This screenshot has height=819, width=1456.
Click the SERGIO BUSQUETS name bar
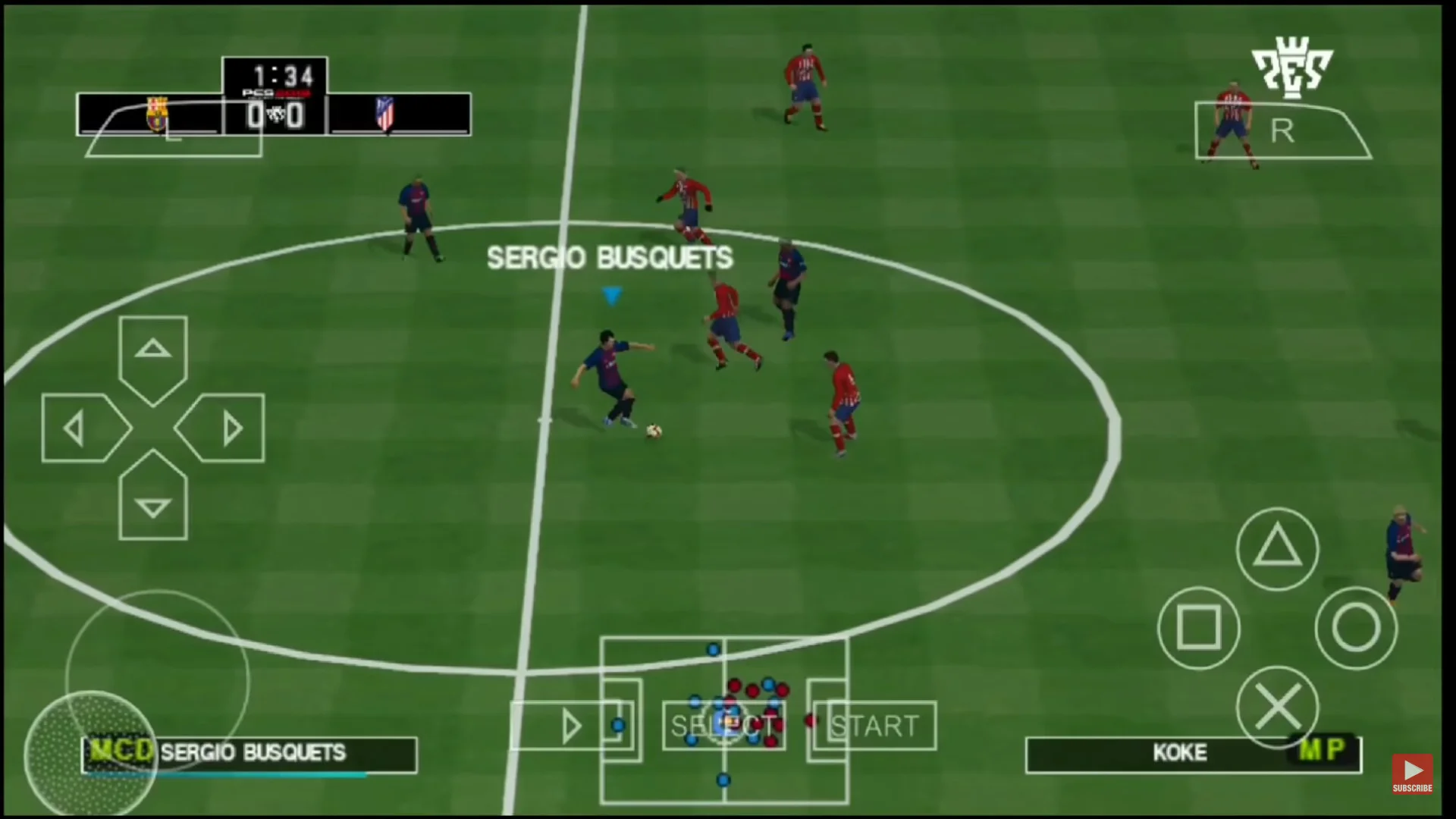coord(250,753)
